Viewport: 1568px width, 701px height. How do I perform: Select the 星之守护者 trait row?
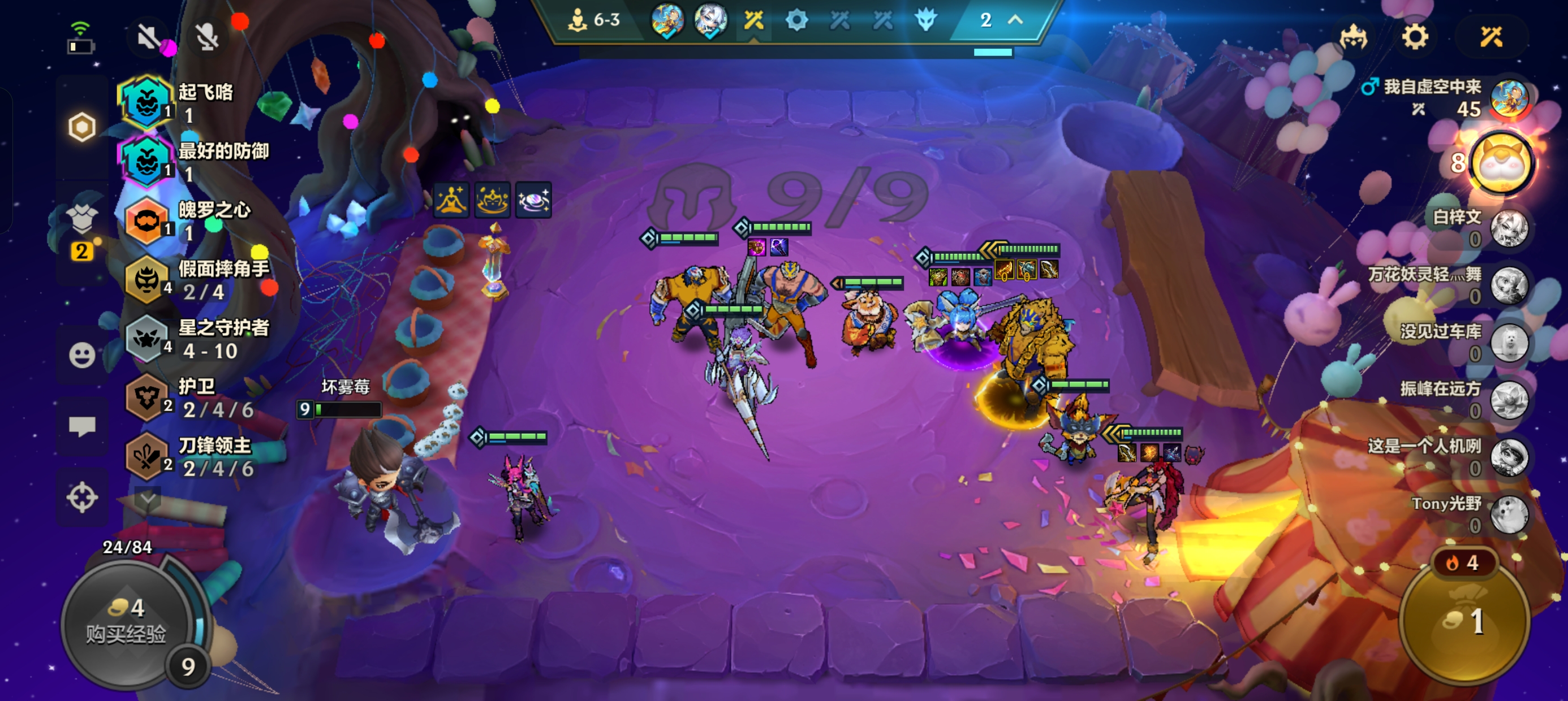tap(195, 339)
